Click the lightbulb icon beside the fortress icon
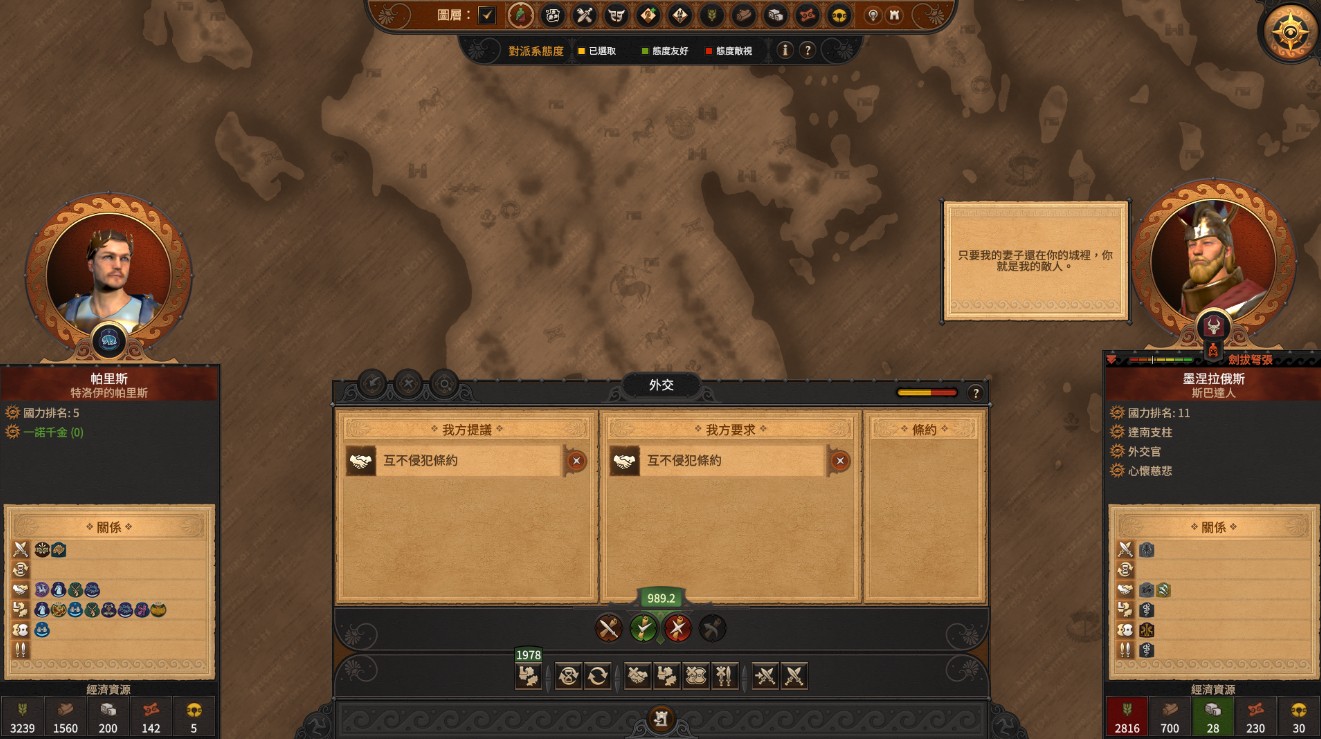The image size is (1321, 739). tap(872, 16)
